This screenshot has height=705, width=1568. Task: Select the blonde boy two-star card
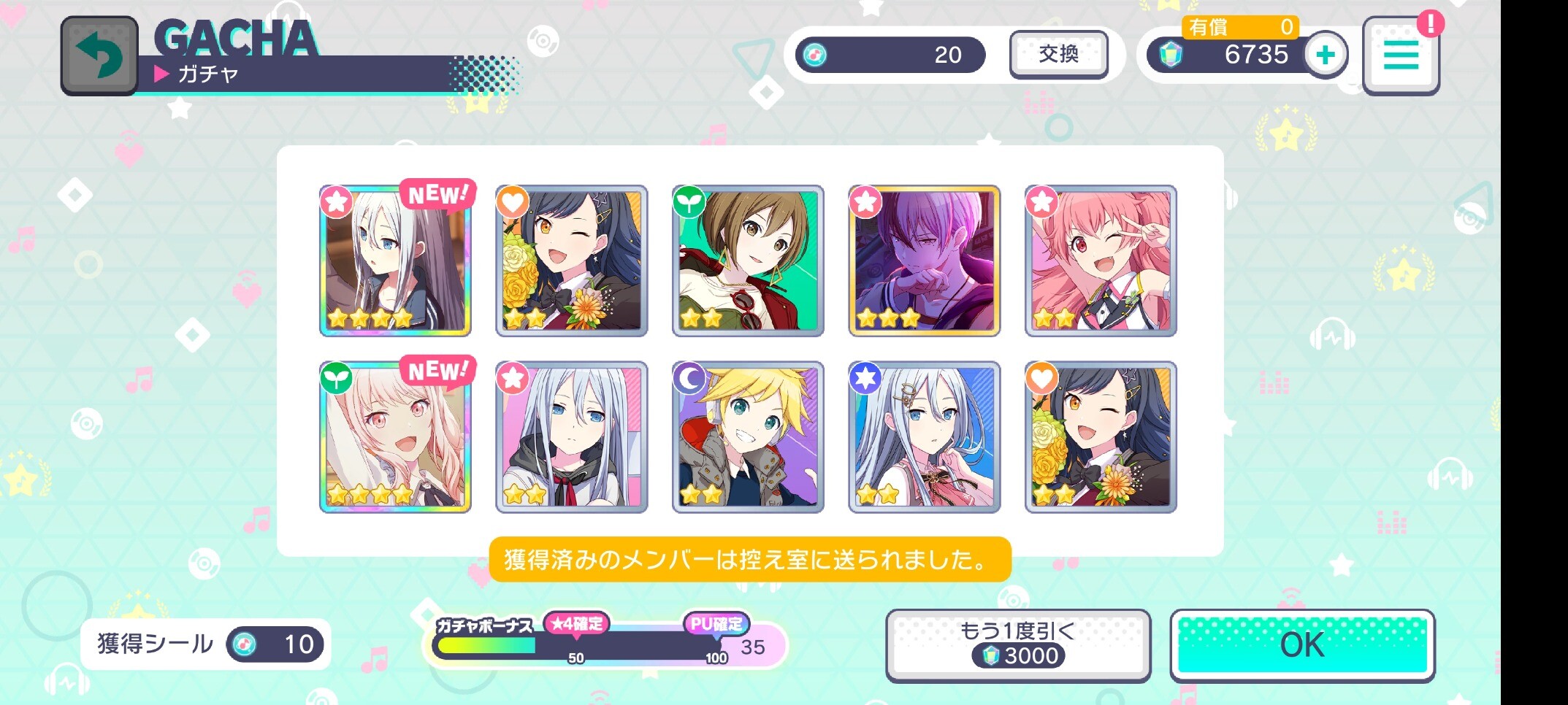[748, 437]
